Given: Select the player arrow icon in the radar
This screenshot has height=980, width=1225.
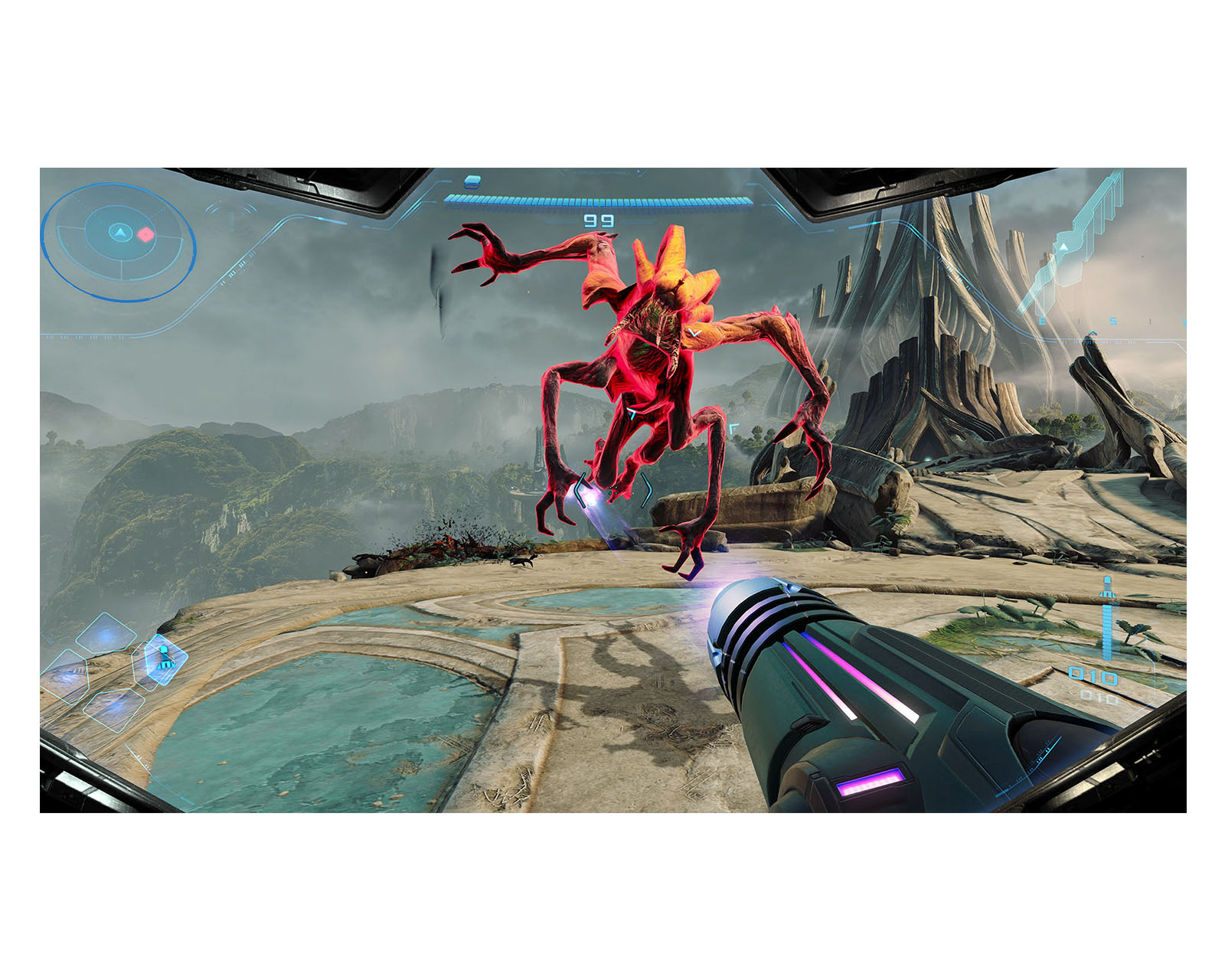Looking at the screenshot, I should pyautogui.click(x=120, y=233).
